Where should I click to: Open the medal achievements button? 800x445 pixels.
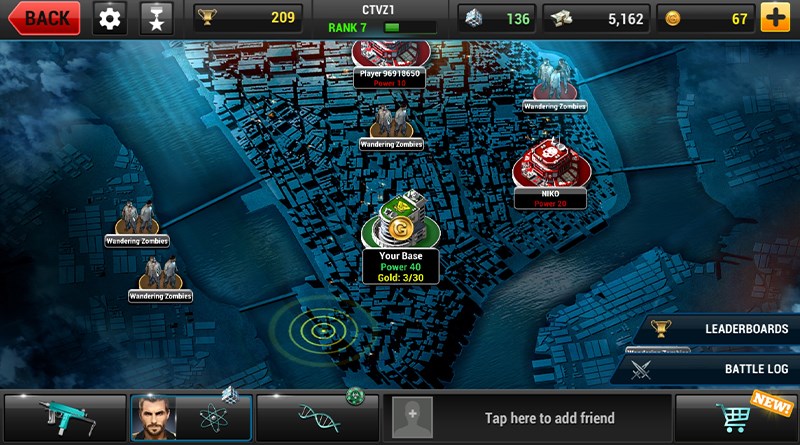[155, 18]
